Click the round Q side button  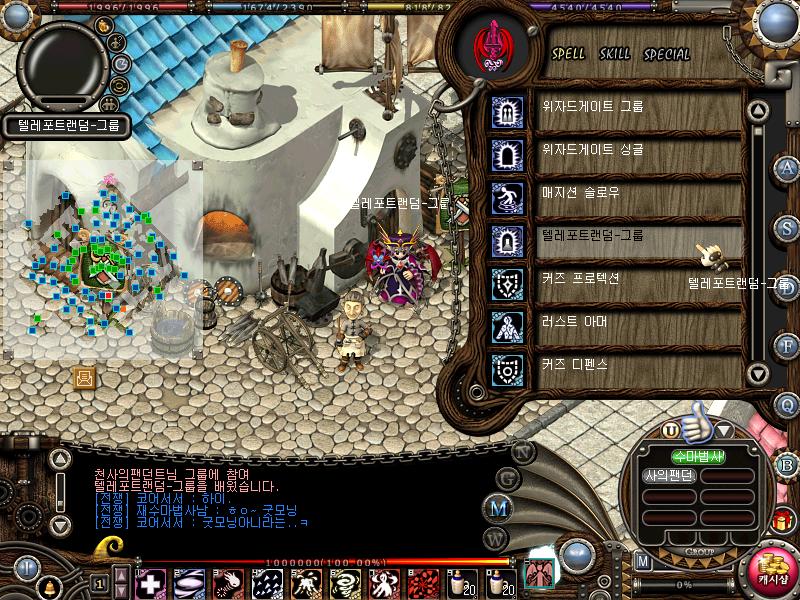[787, 404]
